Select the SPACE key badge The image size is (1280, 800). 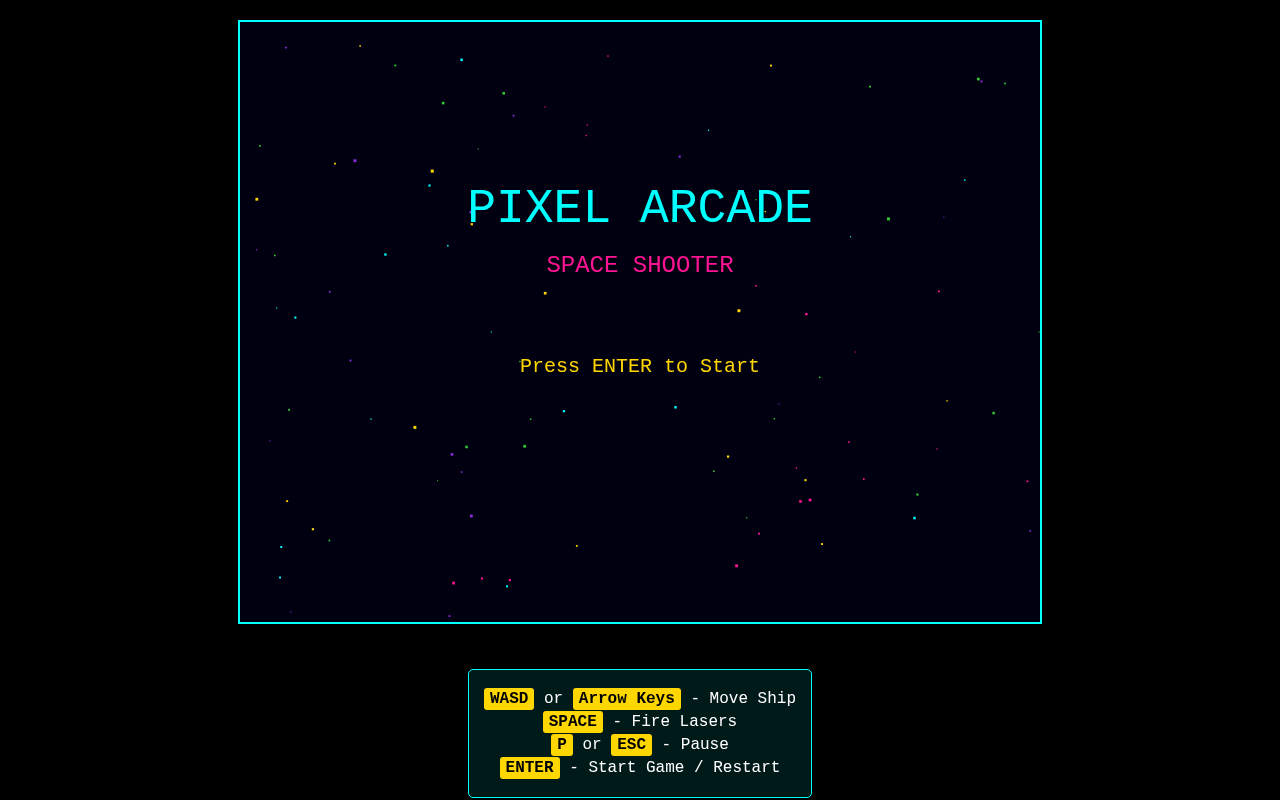572,720
